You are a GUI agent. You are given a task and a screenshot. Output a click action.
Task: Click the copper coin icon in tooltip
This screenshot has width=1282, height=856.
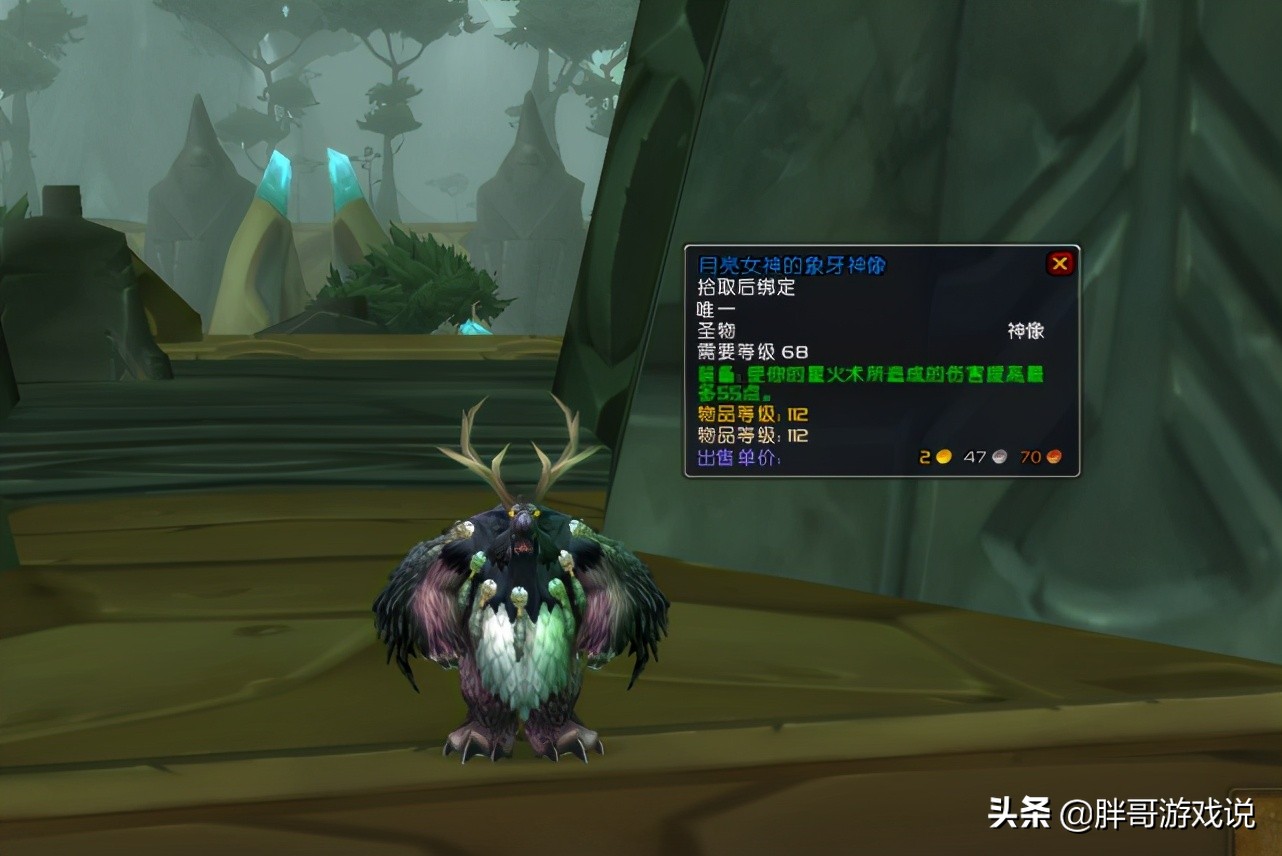1053,457
